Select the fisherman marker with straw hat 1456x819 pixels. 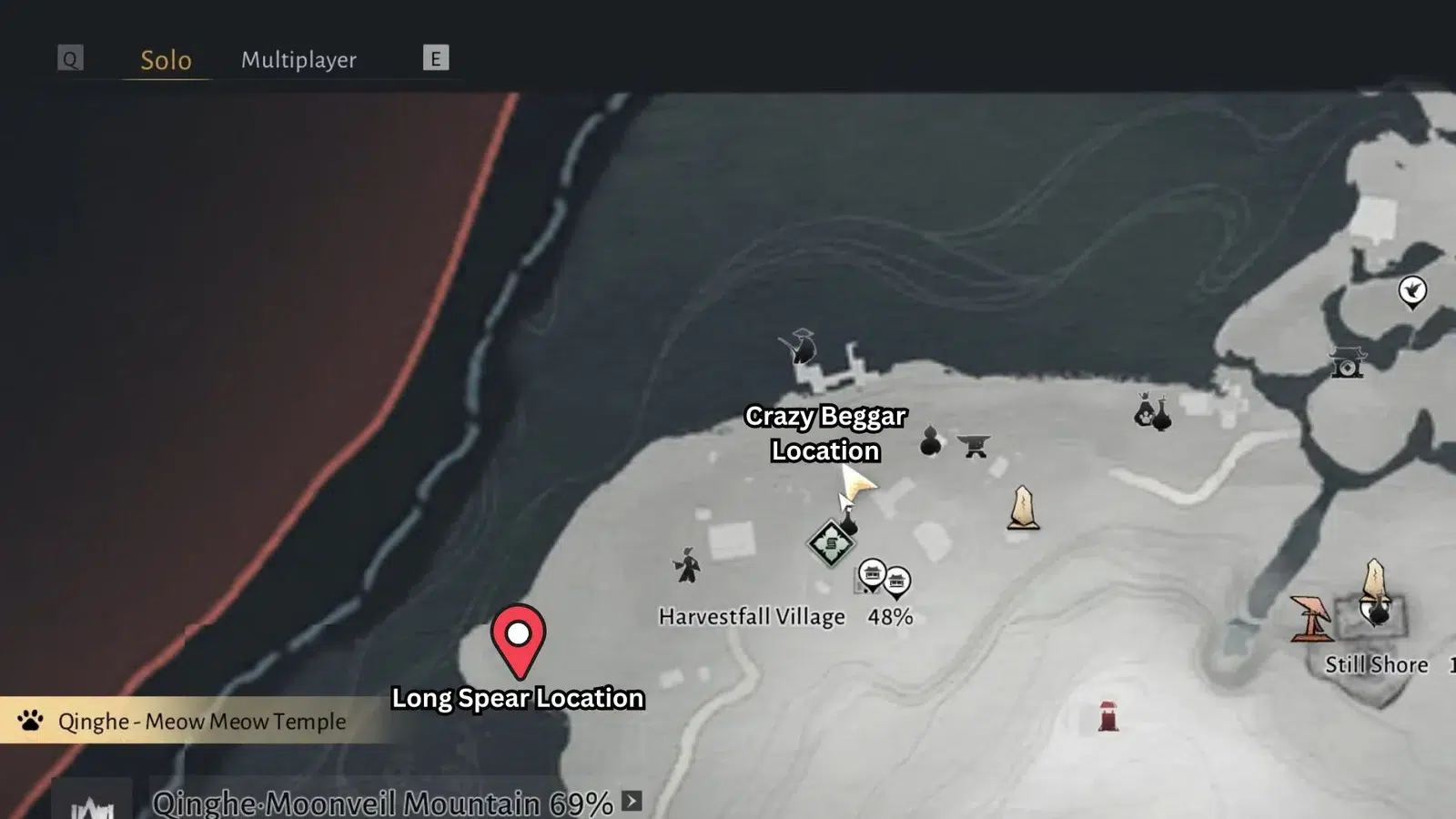pos(800,348)
